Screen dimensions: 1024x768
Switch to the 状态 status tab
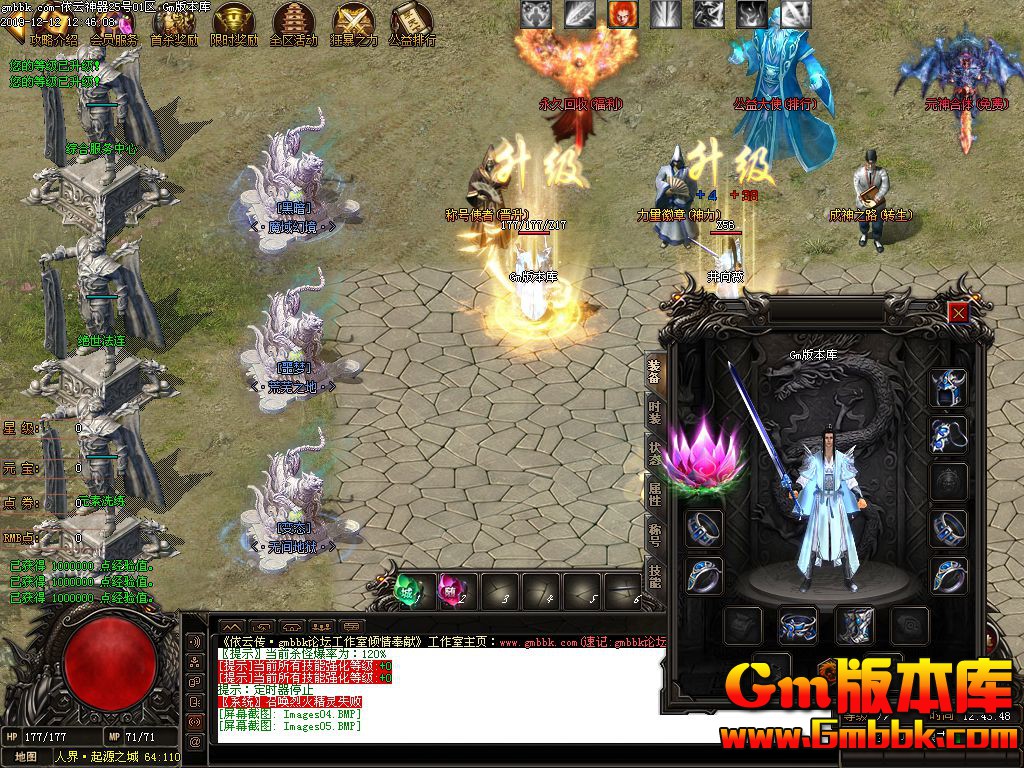point(654,453)
